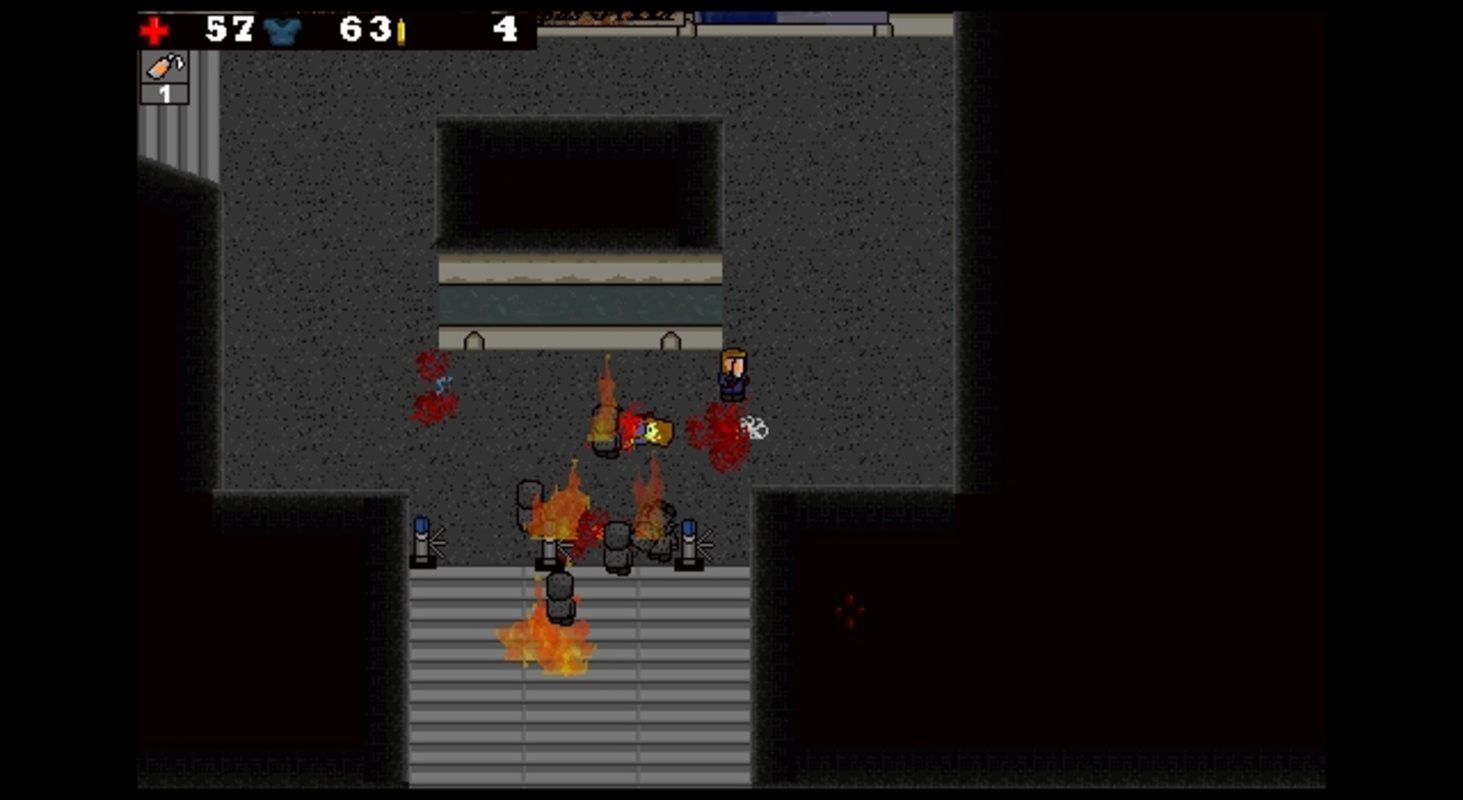Click the ammo count showing 4
This screenshot has height=800, width=1463.
pyautogui.click(x=506, y=30)
